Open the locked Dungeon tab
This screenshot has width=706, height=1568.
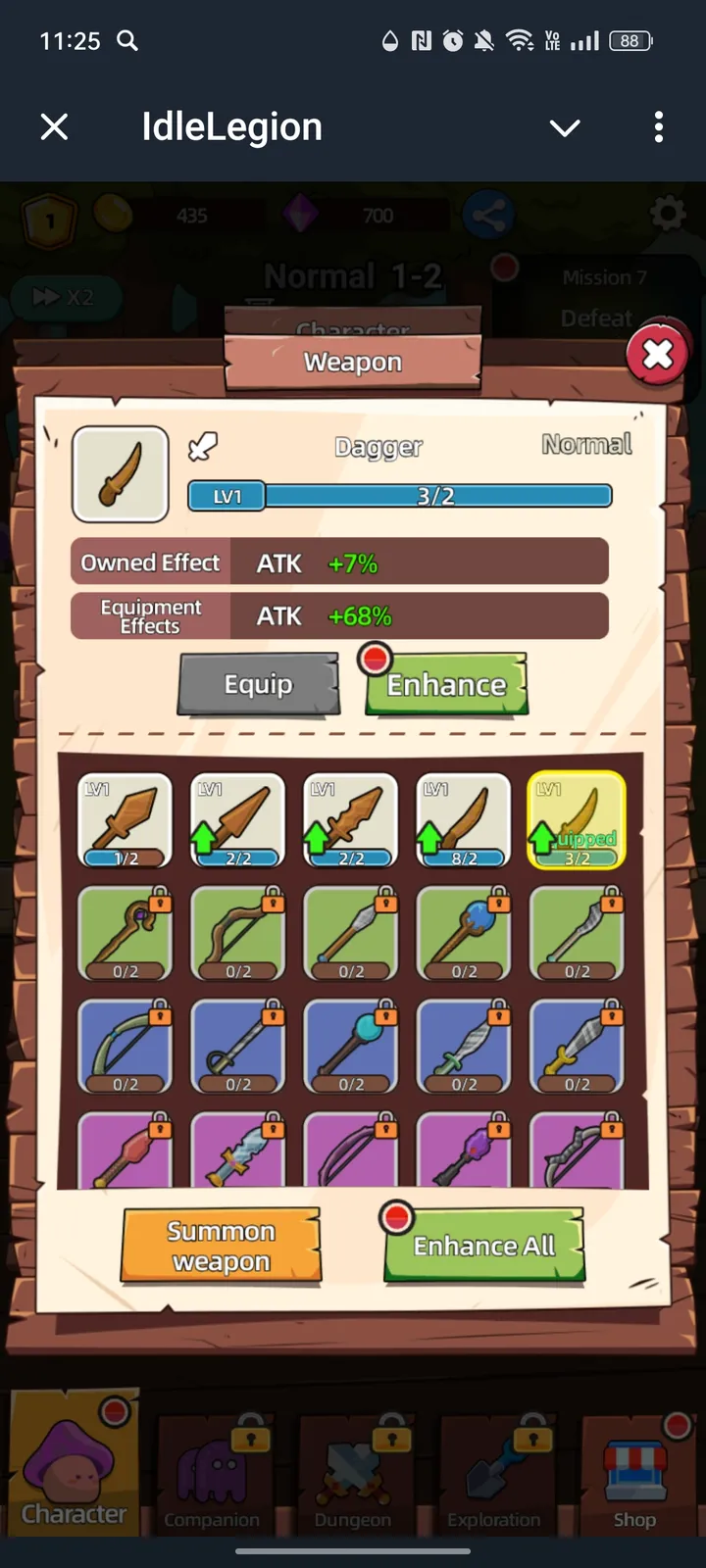(x=353, y=1475)
